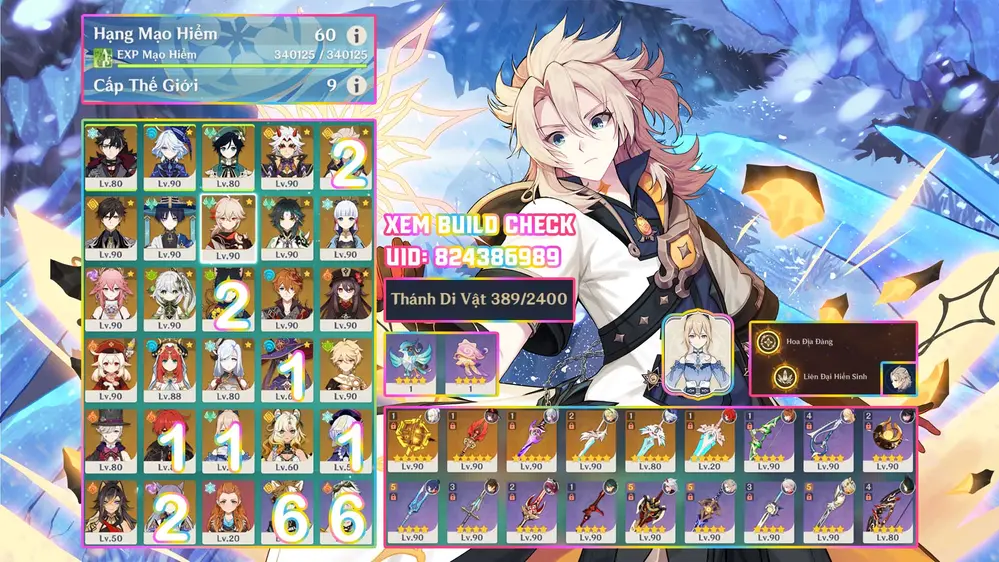This screenshot has height=562, width=999.
Task: Open the Thánh Di Vật 389/2400 panel
Action: (x=480, y=299)
